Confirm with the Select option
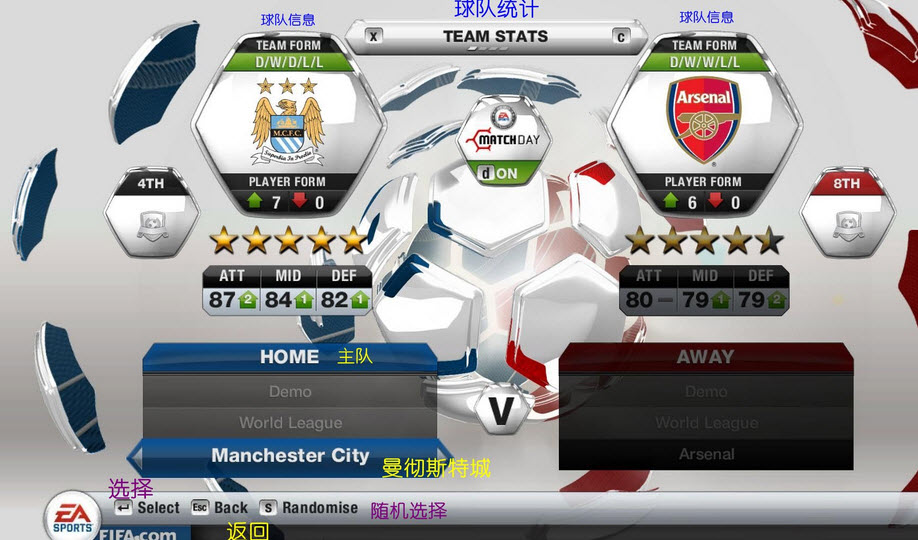 point(147,508)
